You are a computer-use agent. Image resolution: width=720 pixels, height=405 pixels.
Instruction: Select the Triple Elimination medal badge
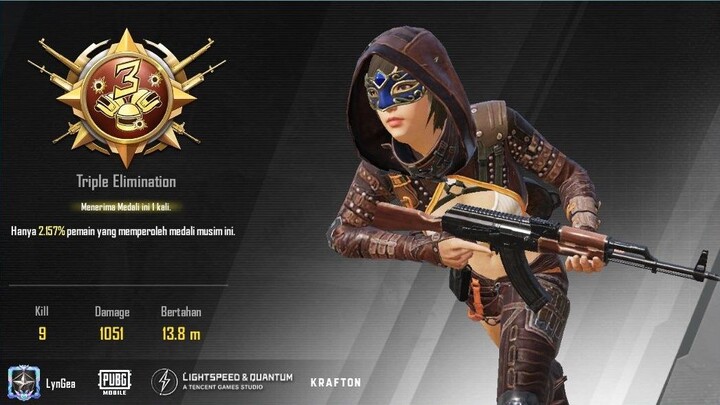pos(126,98)
